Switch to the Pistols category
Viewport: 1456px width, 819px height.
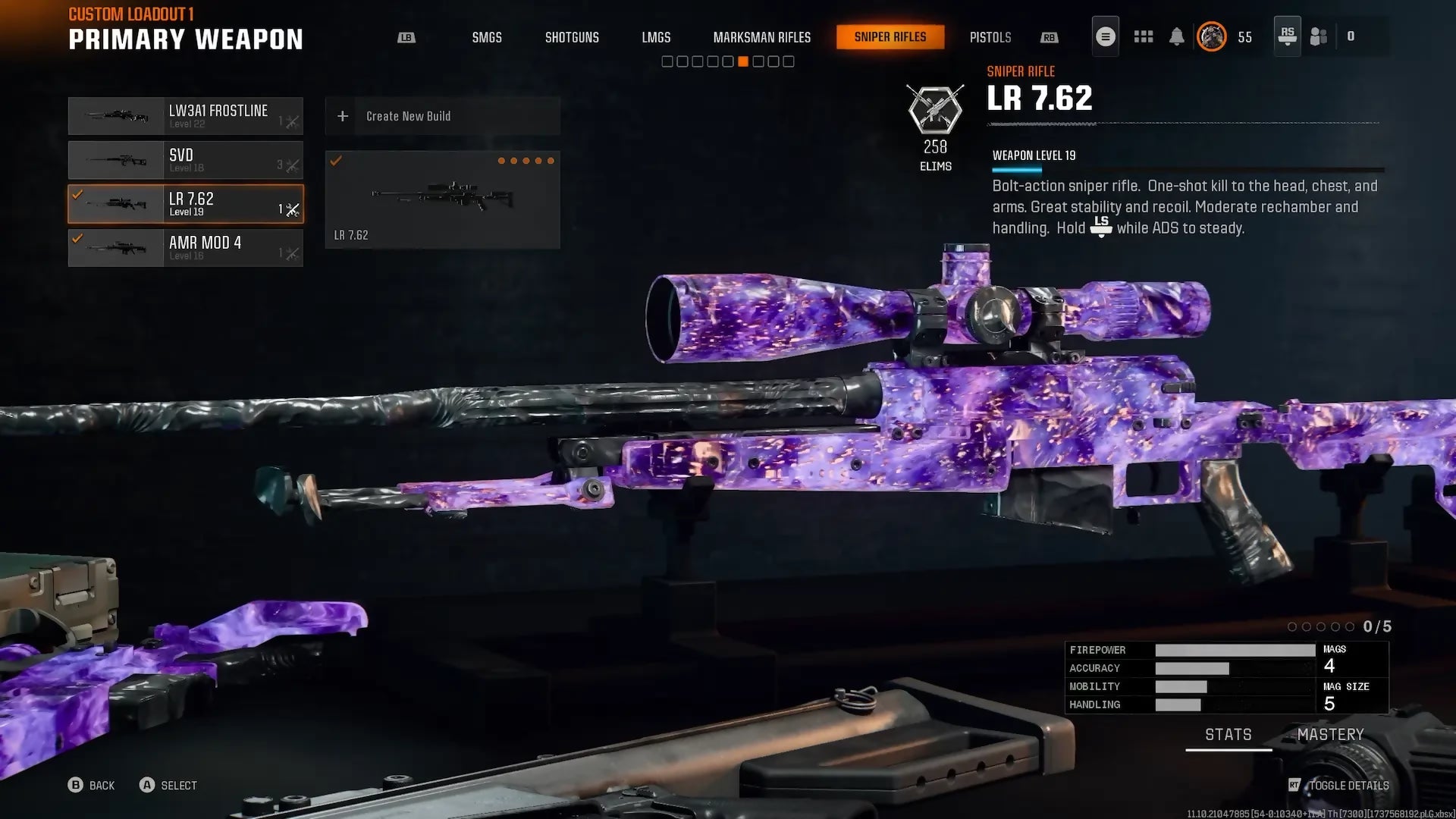990,37
